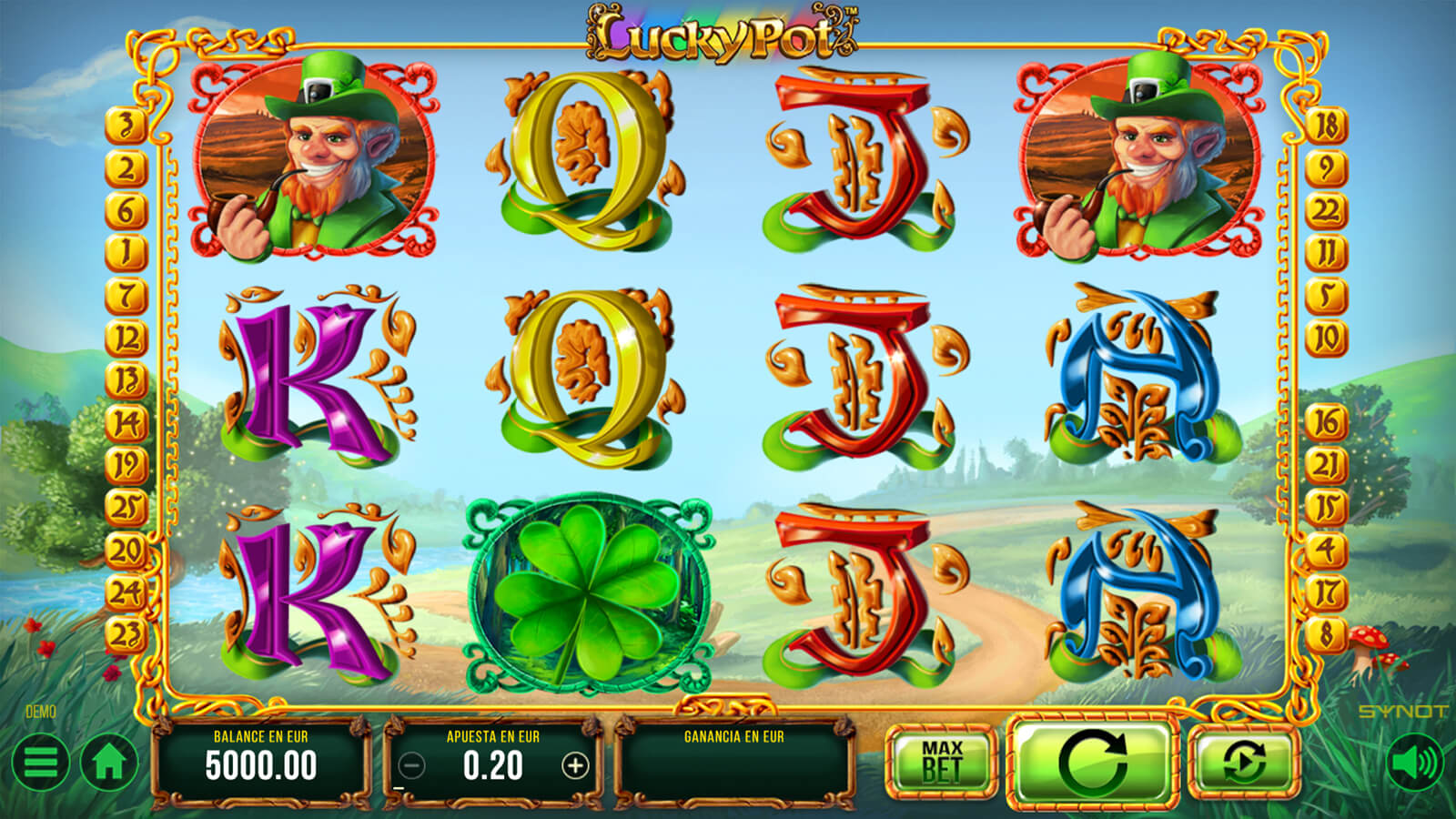Go to the home lobby
Viewport: 1456px width, 819px height.
109,763
